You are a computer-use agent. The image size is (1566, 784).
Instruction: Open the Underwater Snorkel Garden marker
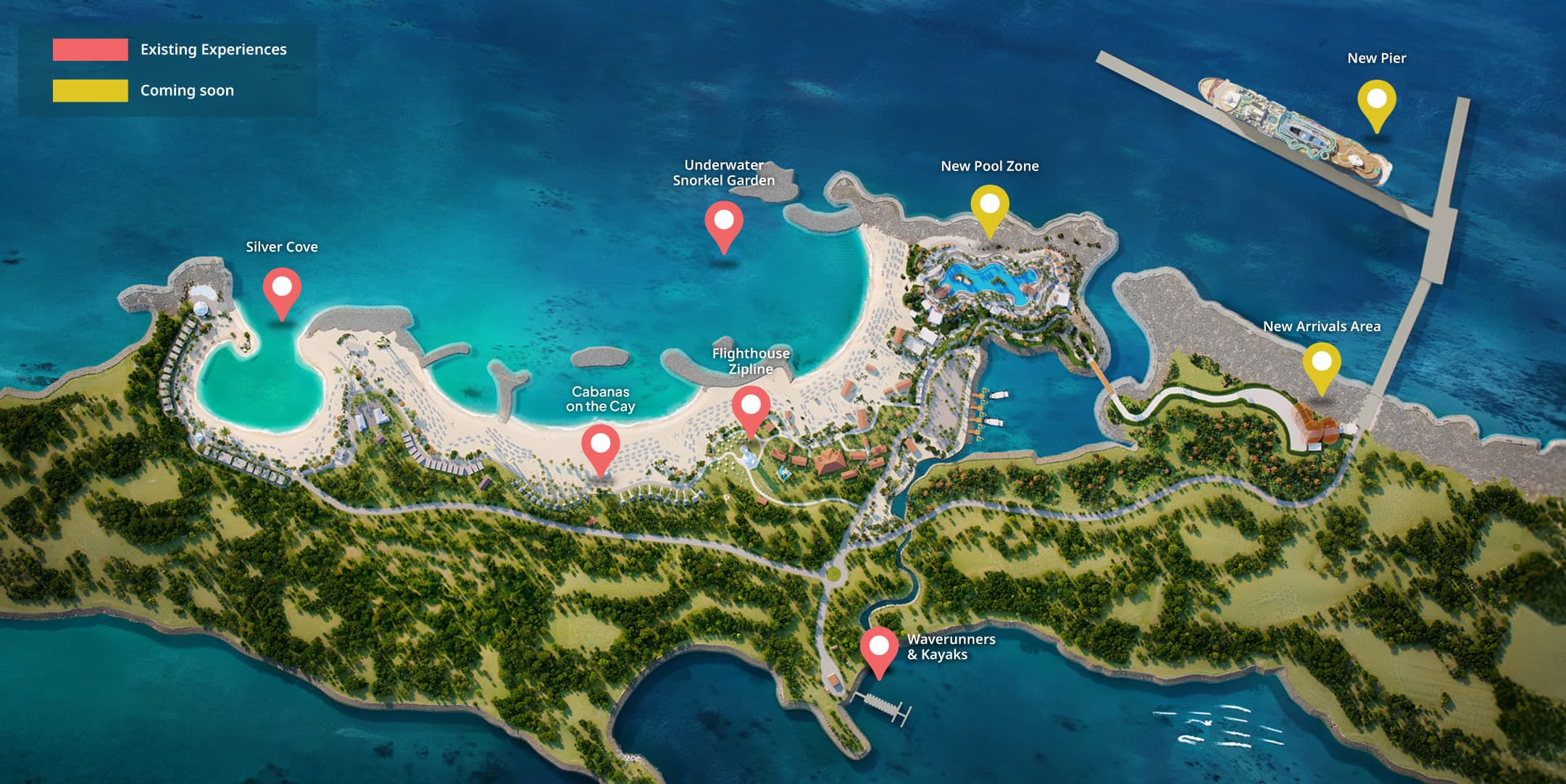click(x=724, y=222)
